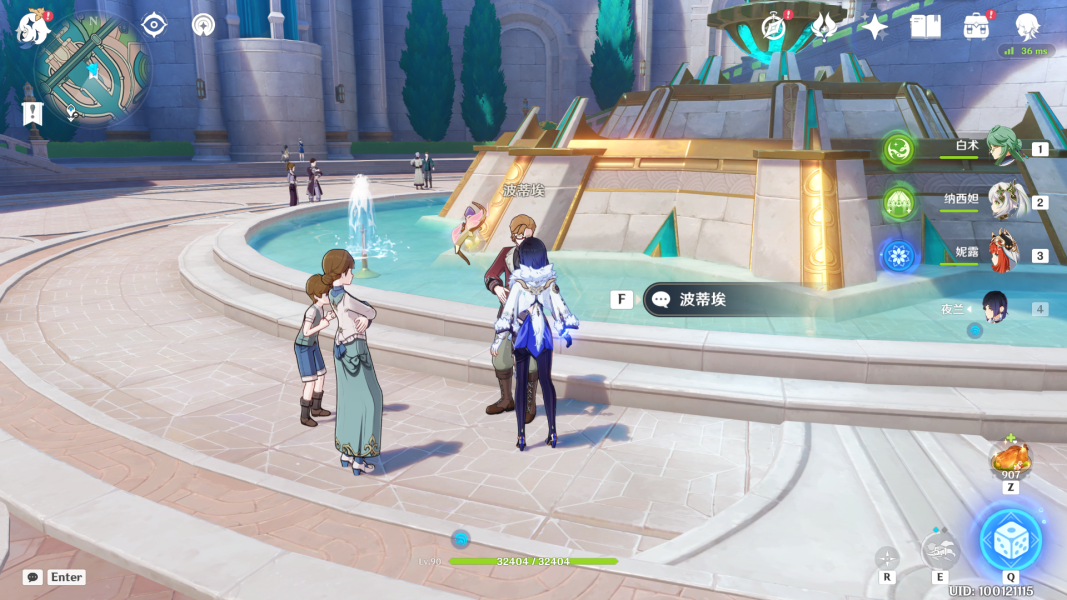Click the eye-shaped icon beside the minimap
The width and height of the screenshot is (1067, 600).
pyautogui.click(x=154, y=25)
